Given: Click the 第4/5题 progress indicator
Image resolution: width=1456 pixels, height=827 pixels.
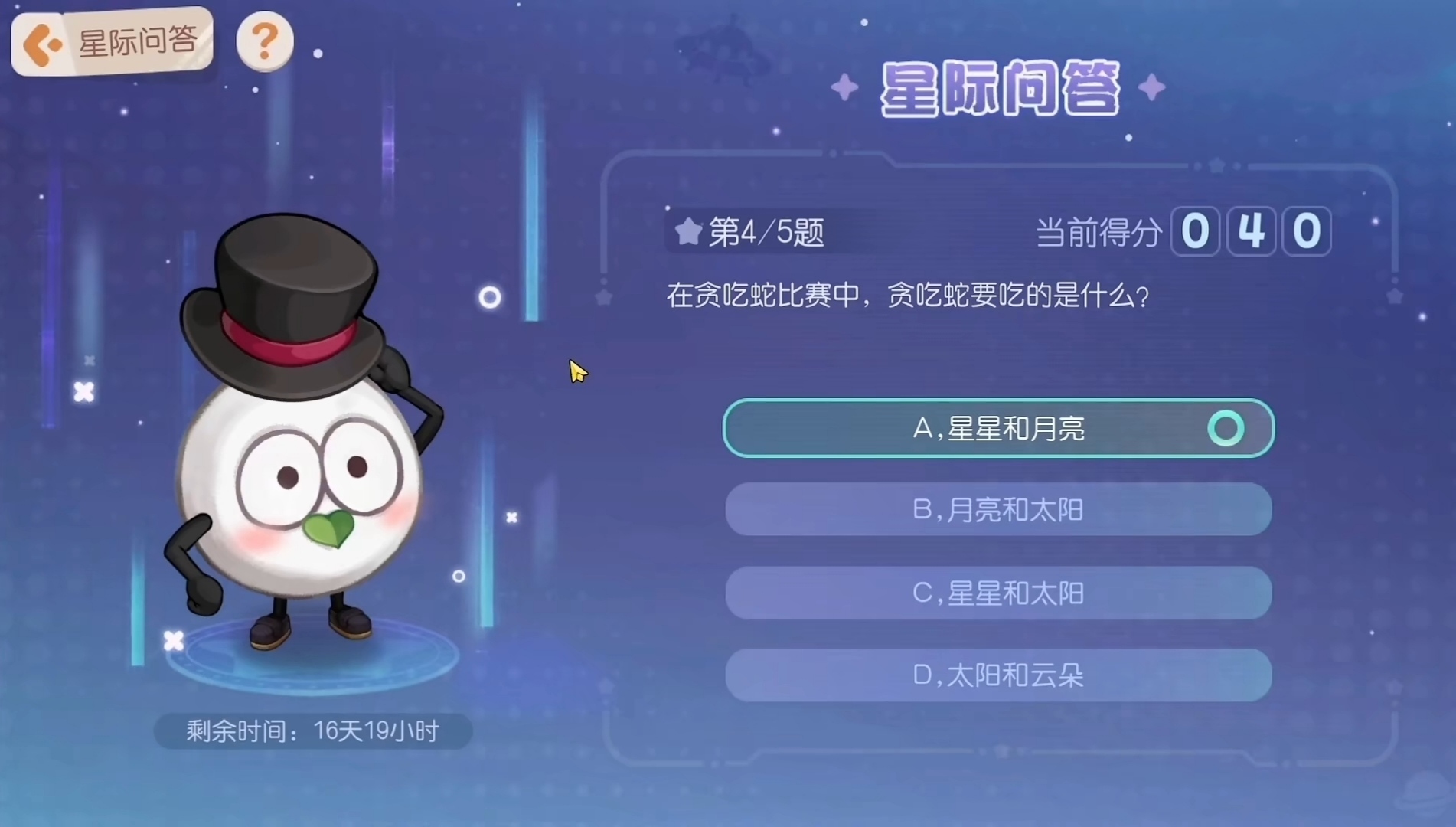Looking at the screenshot, I should pos(766,232).
